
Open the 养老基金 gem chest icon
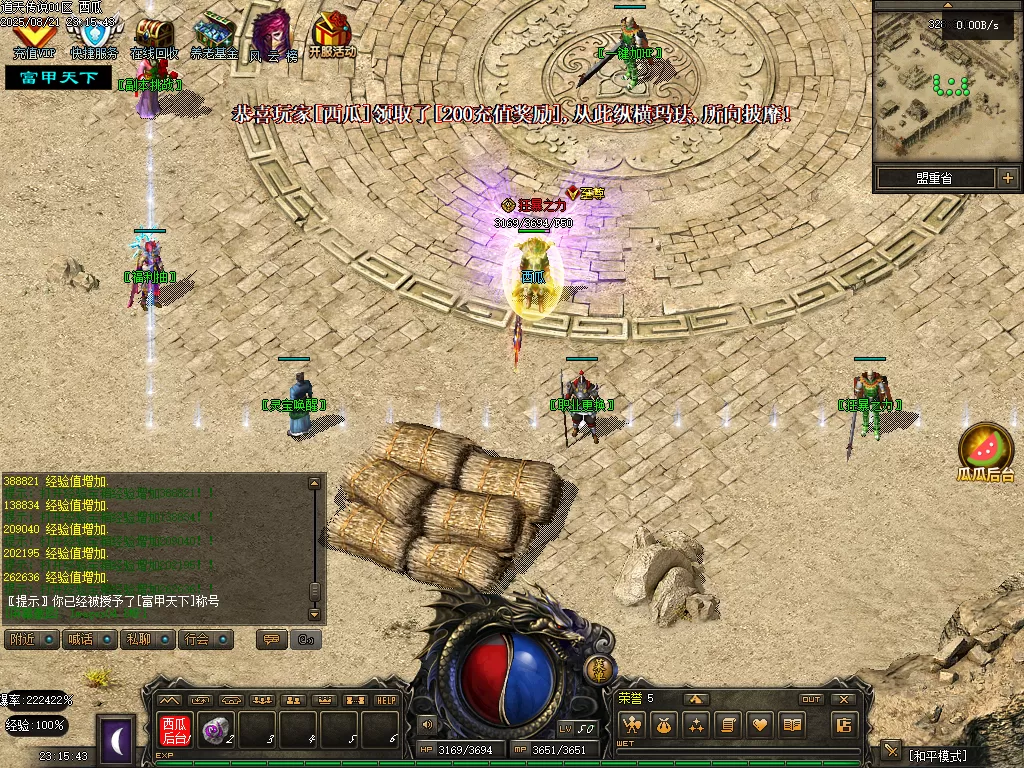coord(213,37)
